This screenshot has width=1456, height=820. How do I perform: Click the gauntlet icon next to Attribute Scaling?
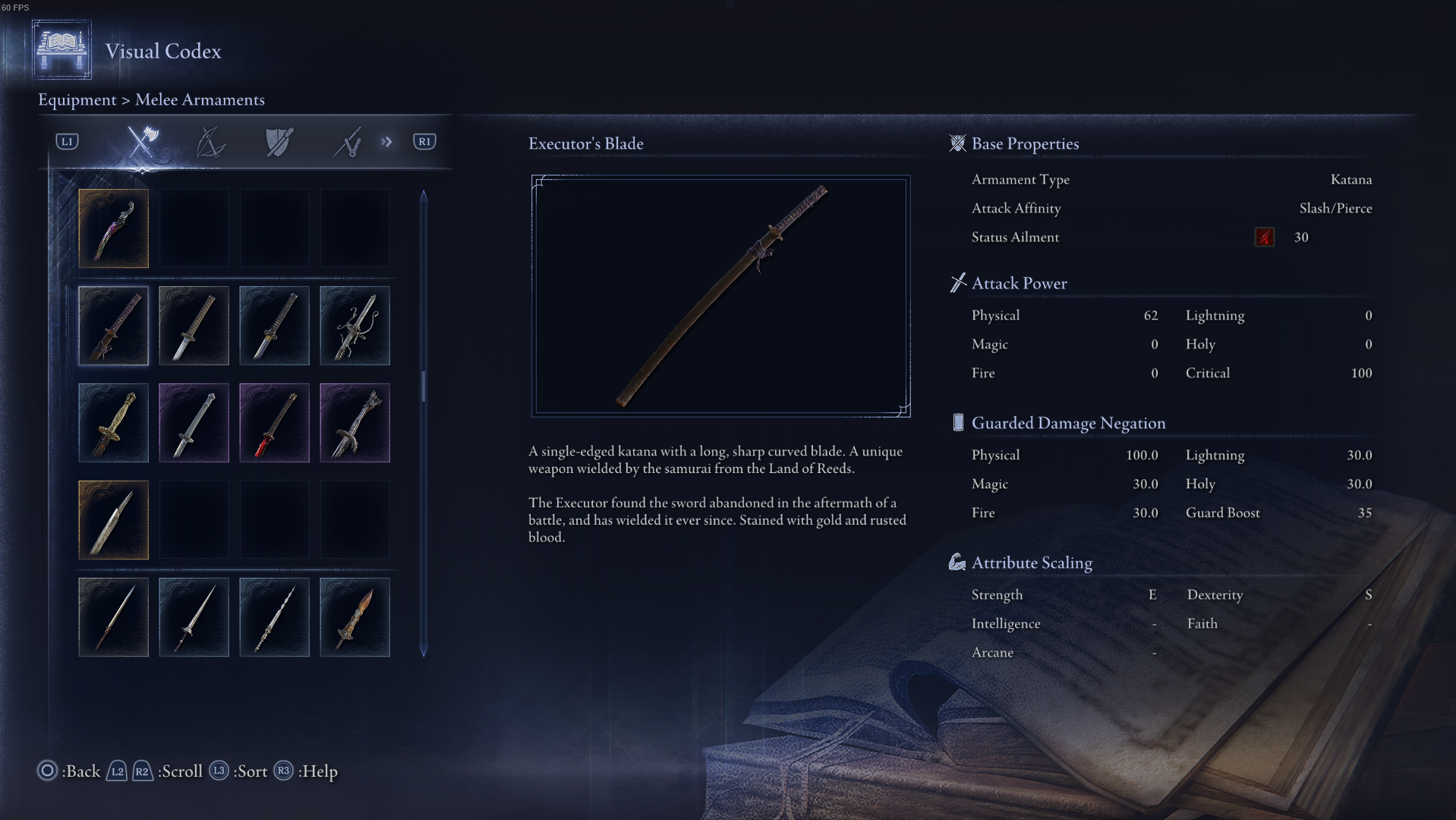pyautogui.click(x=957, y=562)
